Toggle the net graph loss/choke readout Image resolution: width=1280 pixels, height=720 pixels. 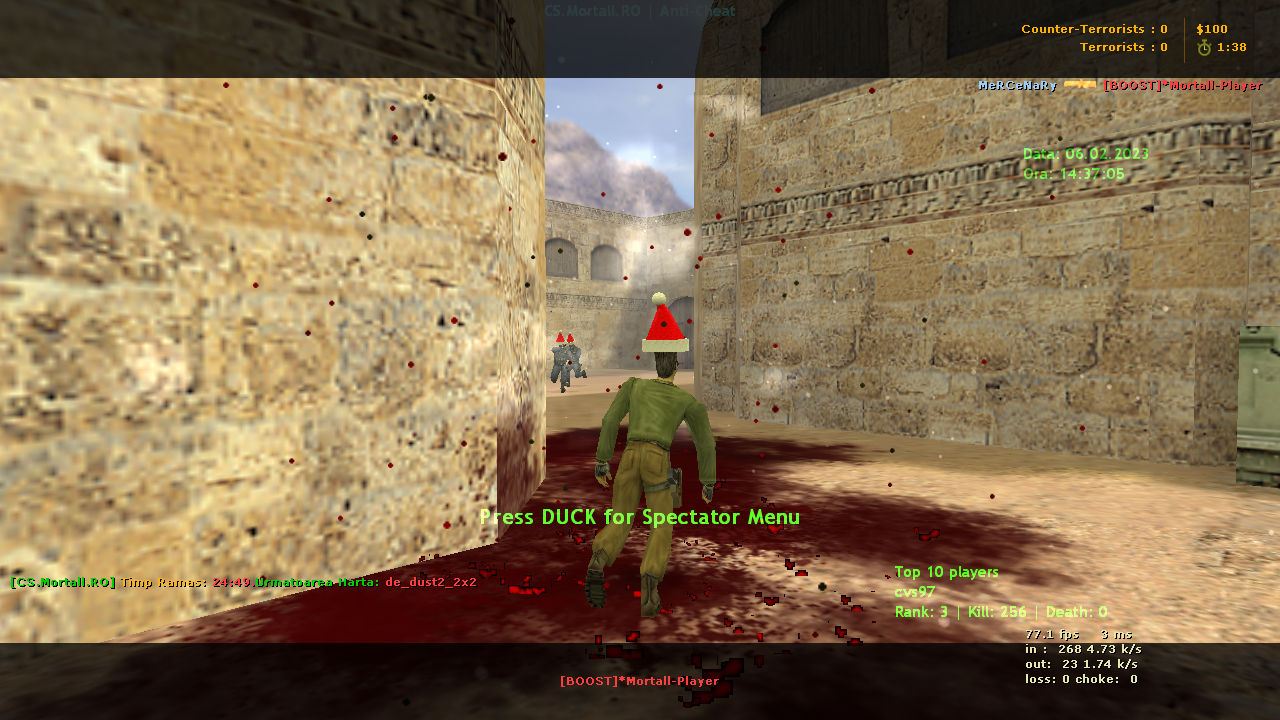point(1080,678)
